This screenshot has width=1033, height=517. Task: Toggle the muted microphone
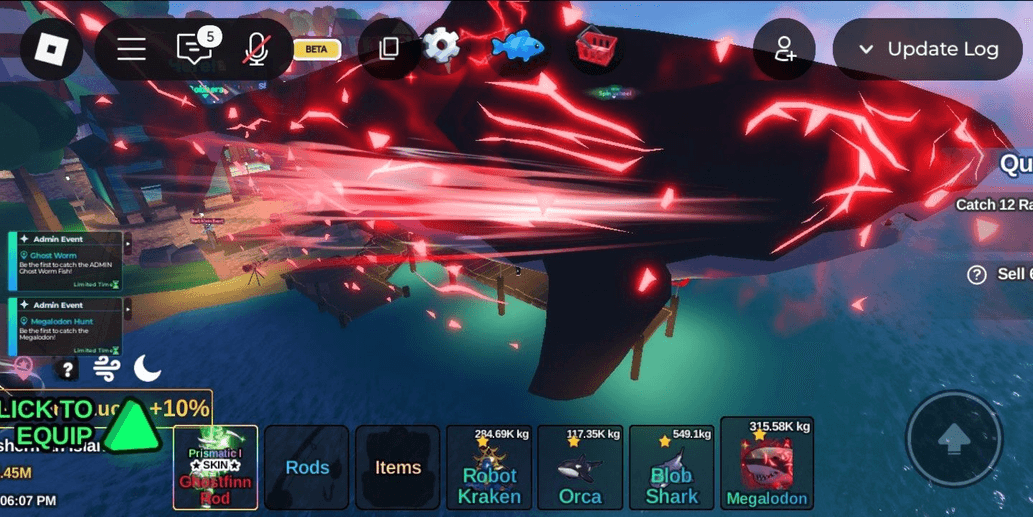(256, 49)
